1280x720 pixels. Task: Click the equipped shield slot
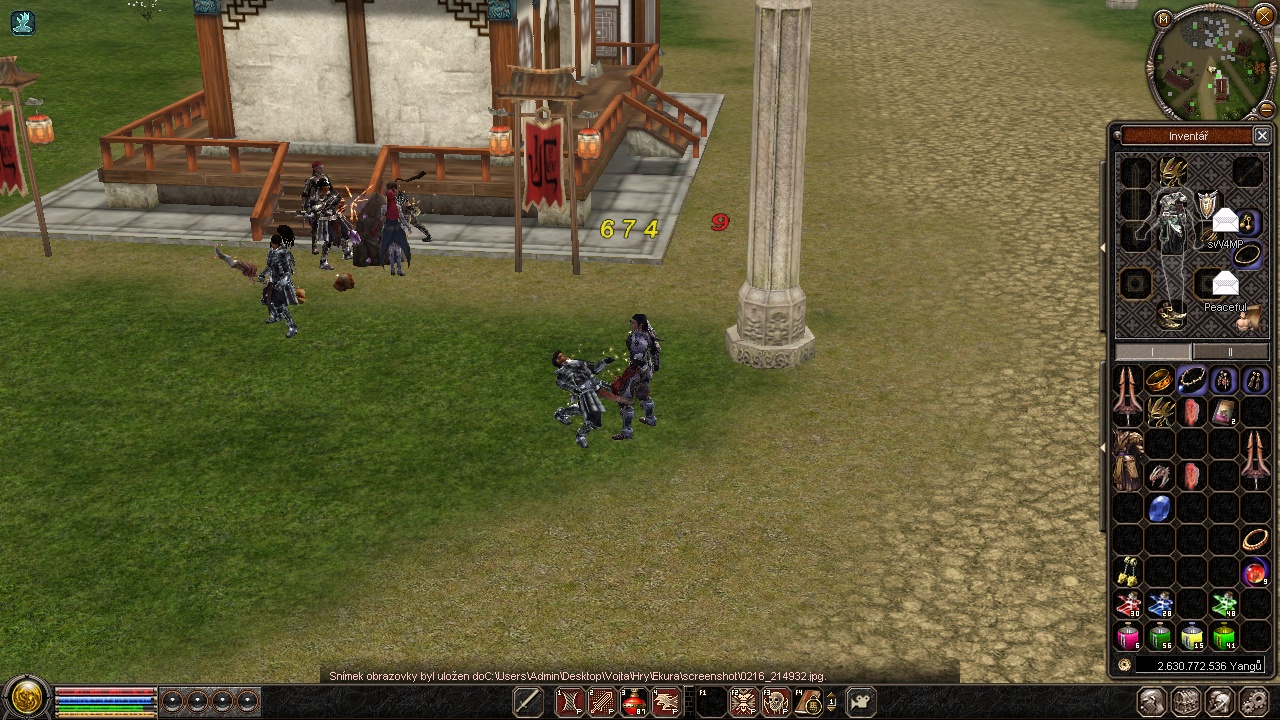[1208, 203]
